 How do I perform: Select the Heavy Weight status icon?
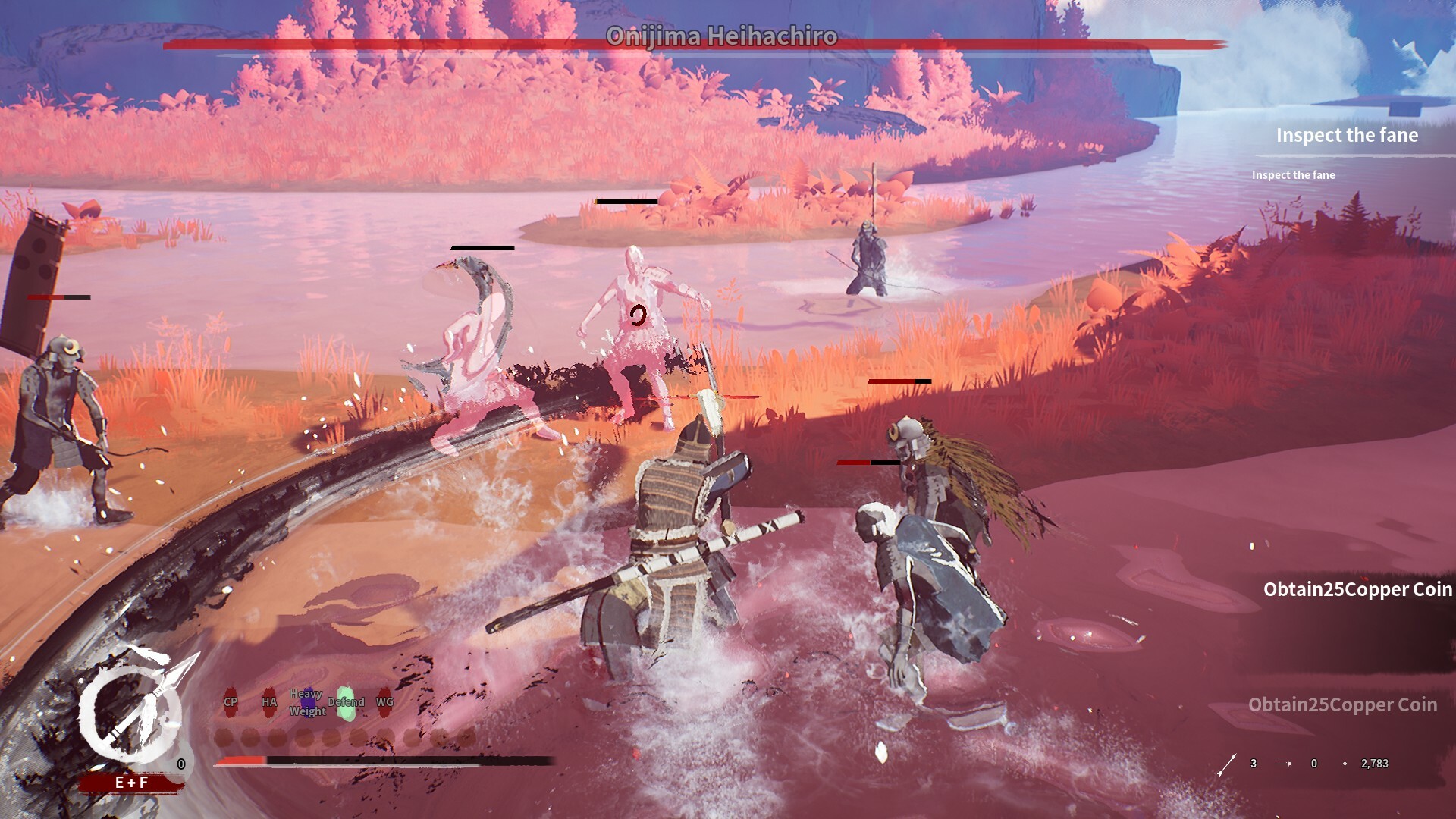[x=308, y=700]
